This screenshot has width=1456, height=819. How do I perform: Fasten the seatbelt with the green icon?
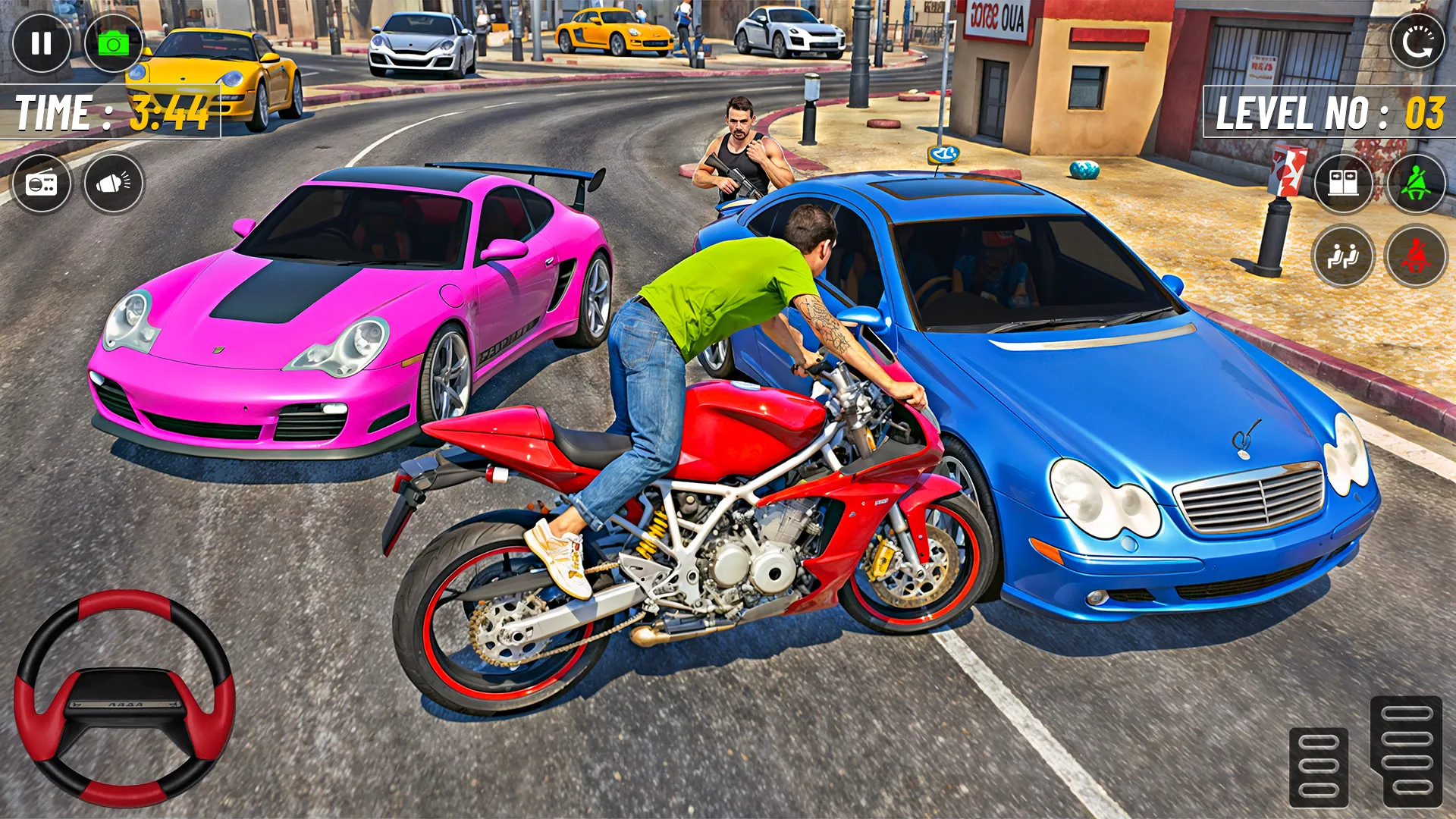point(1417,182)
